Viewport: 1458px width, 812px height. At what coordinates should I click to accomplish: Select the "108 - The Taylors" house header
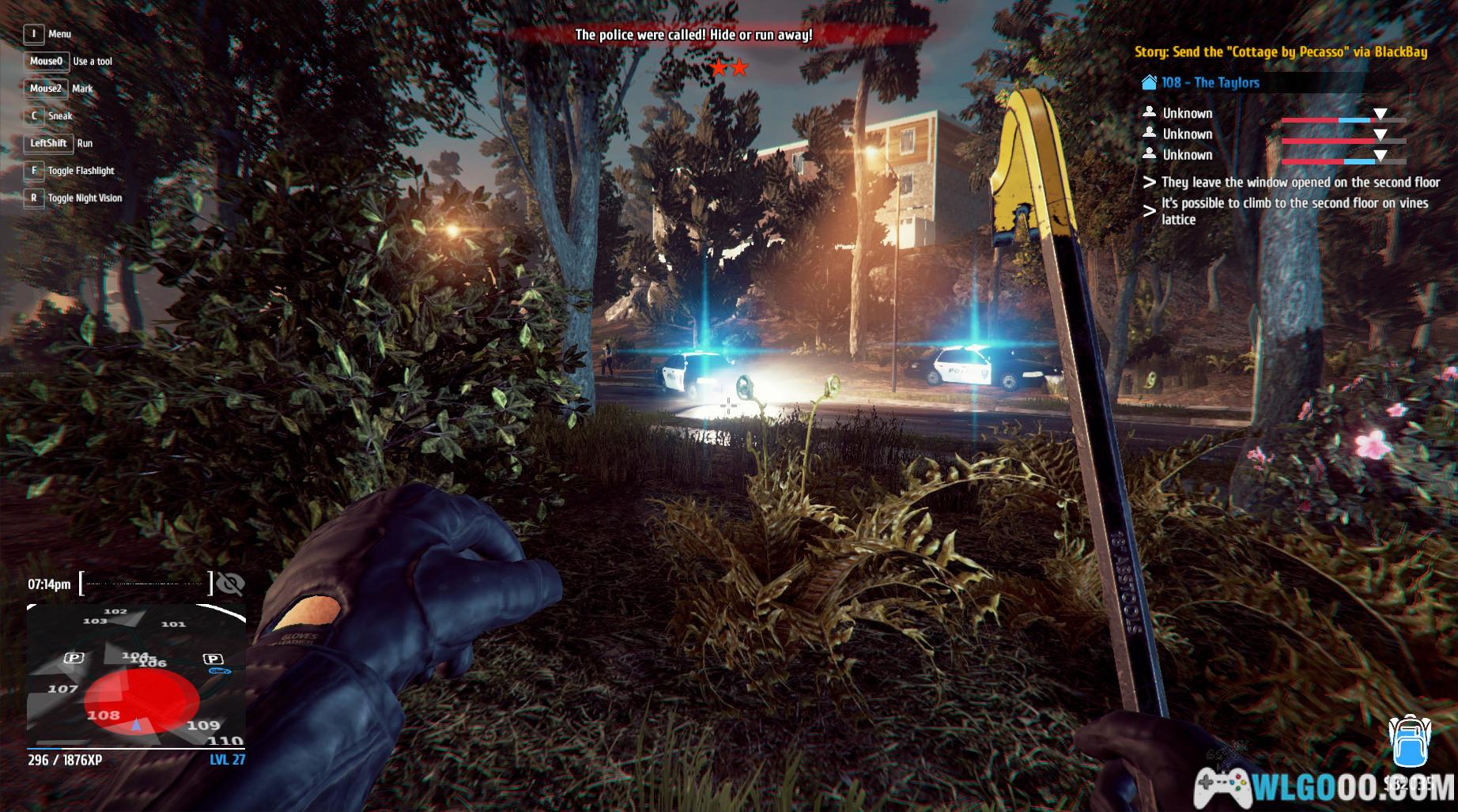(1210, 82)
